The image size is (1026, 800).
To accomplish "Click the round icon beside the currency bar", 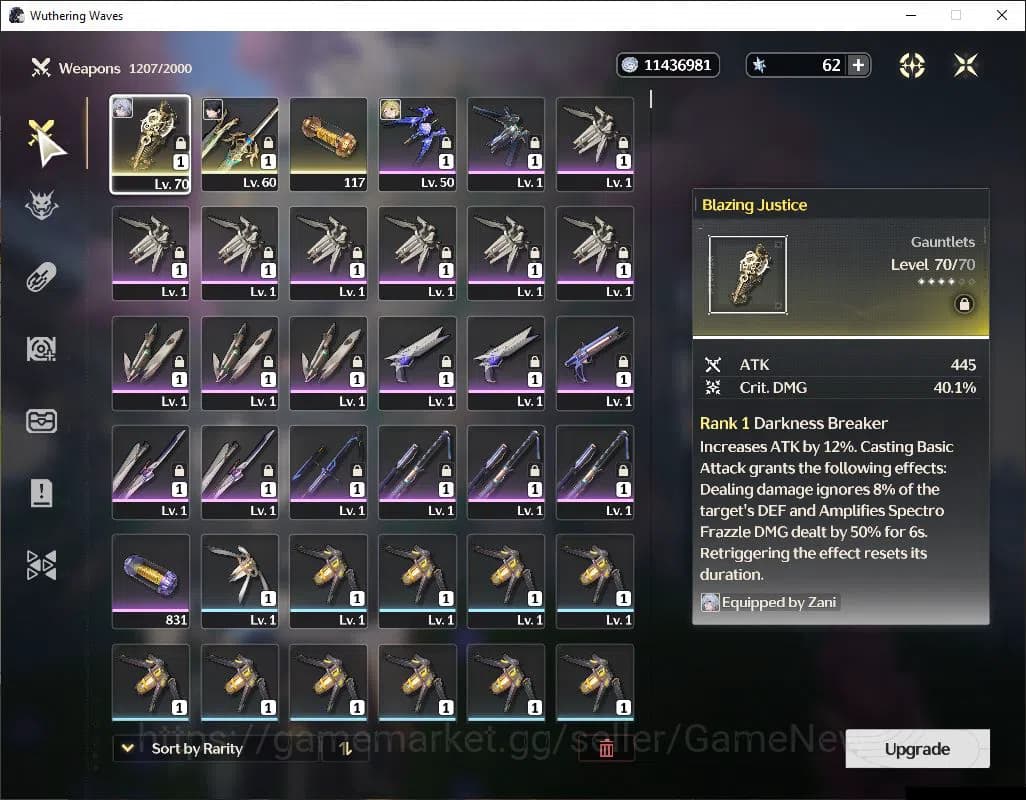I will coord(911,65).
